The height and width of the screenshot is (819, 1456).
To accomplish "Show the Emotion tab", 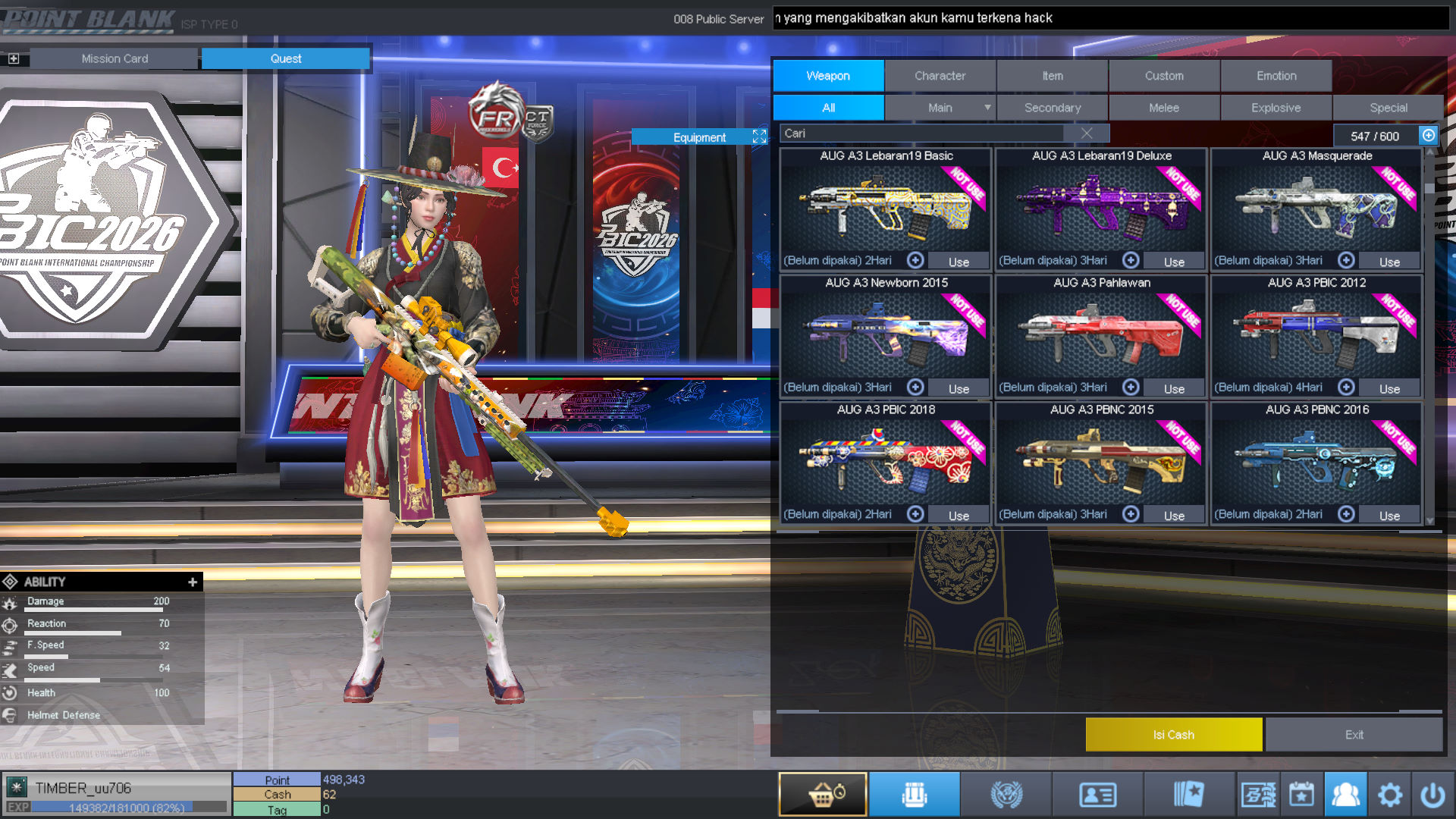I will point(1276,76).
